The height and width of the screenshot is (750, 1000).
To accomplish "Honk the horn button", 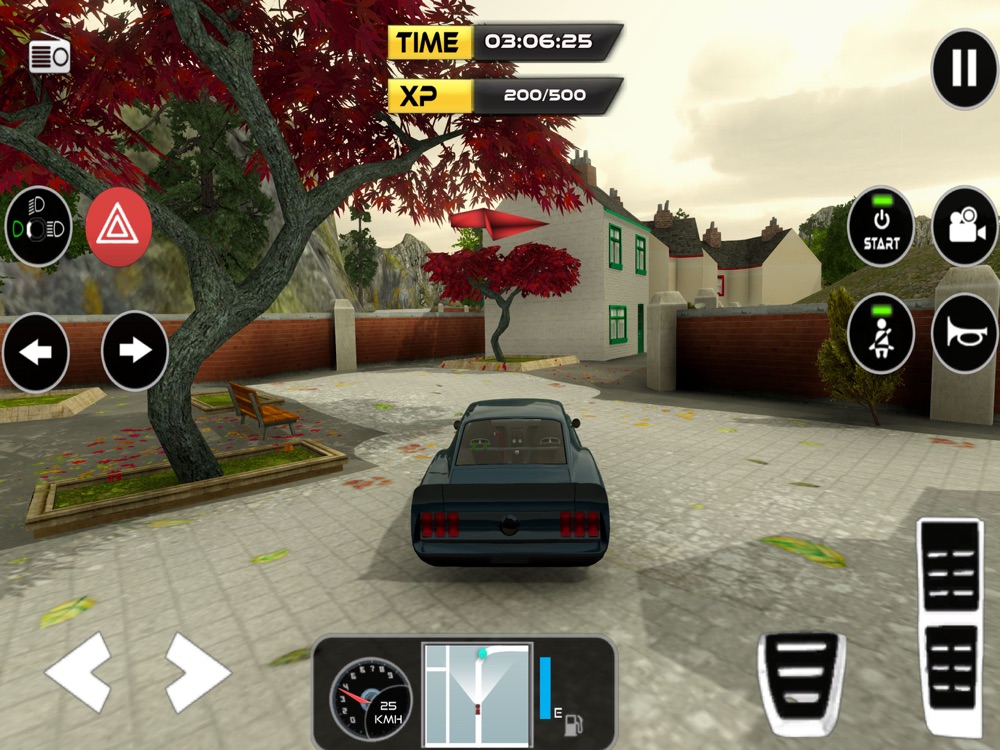I will [x=964, y=333].
